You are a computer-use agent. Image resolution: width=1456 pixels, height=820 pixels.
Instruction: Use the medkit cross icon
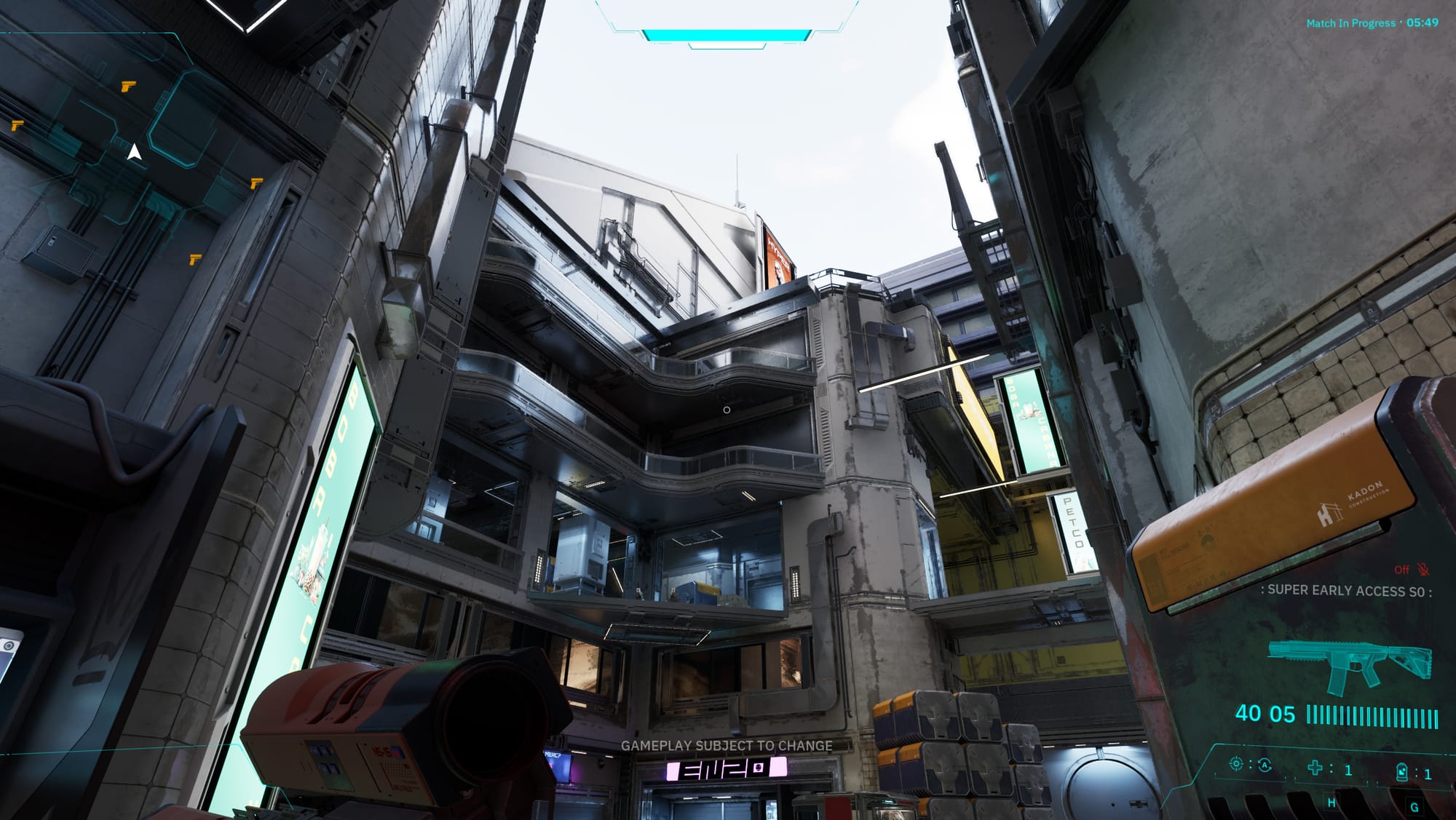tap(1315, 768)
